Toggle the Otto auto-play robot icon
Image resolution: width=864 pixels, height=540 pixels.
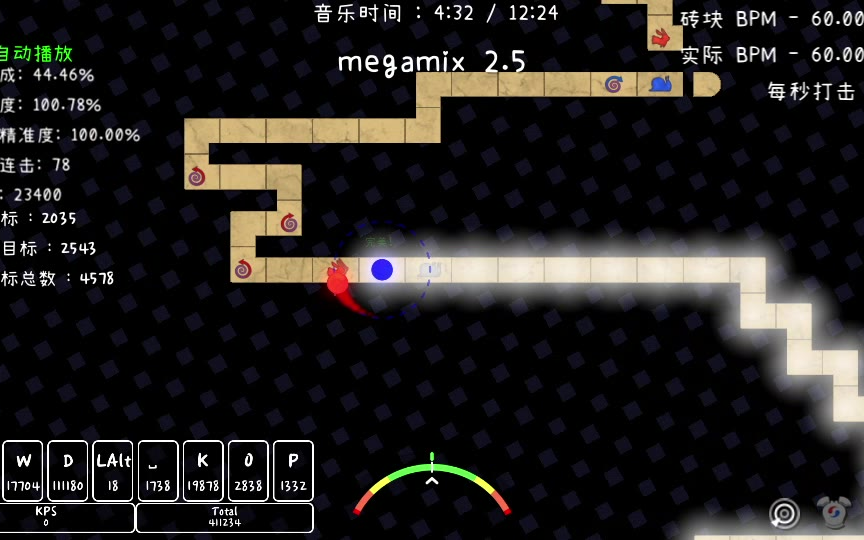coord(832,513)
